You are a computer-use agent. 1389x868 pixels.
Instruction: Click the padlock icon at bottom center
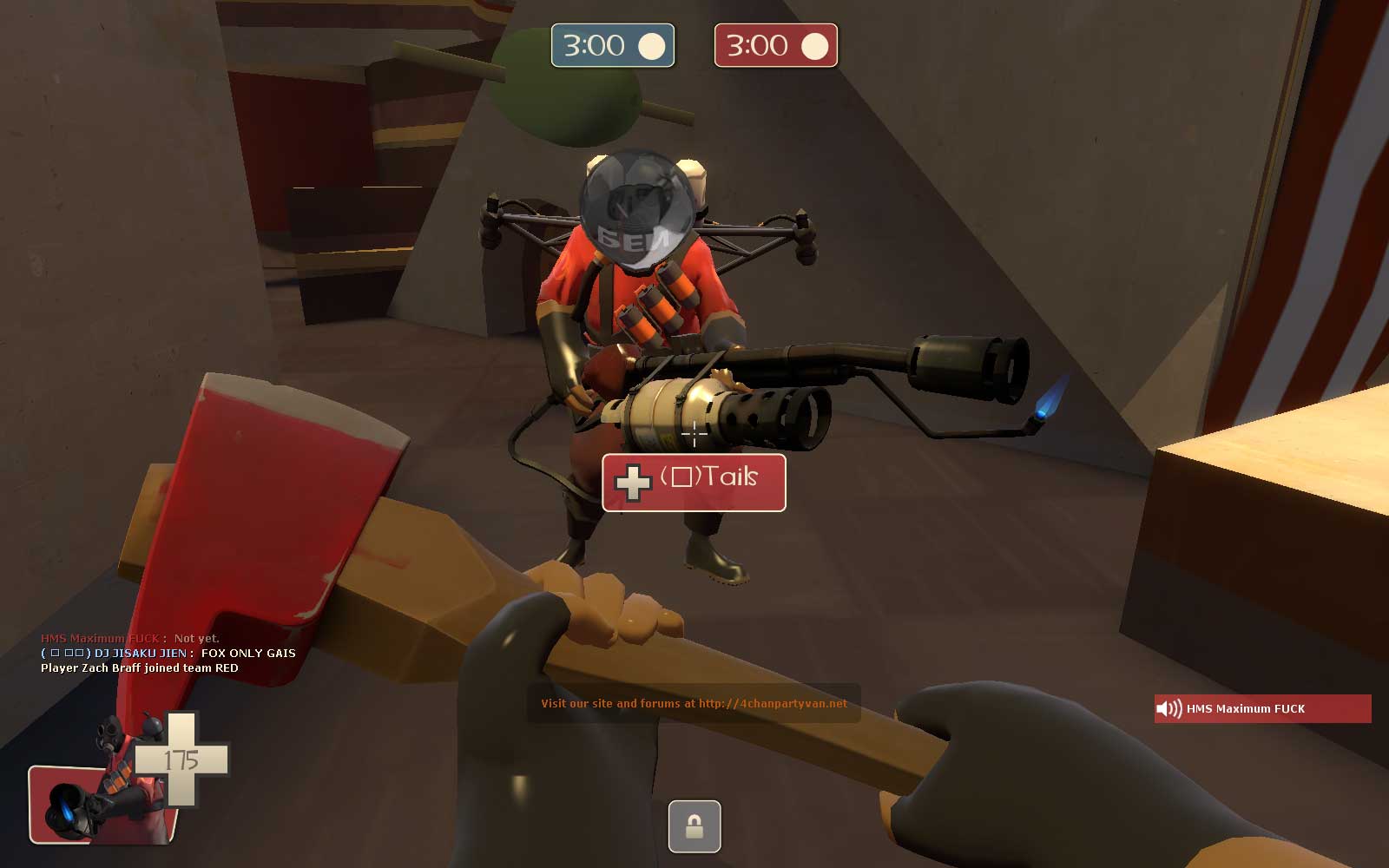694,826
